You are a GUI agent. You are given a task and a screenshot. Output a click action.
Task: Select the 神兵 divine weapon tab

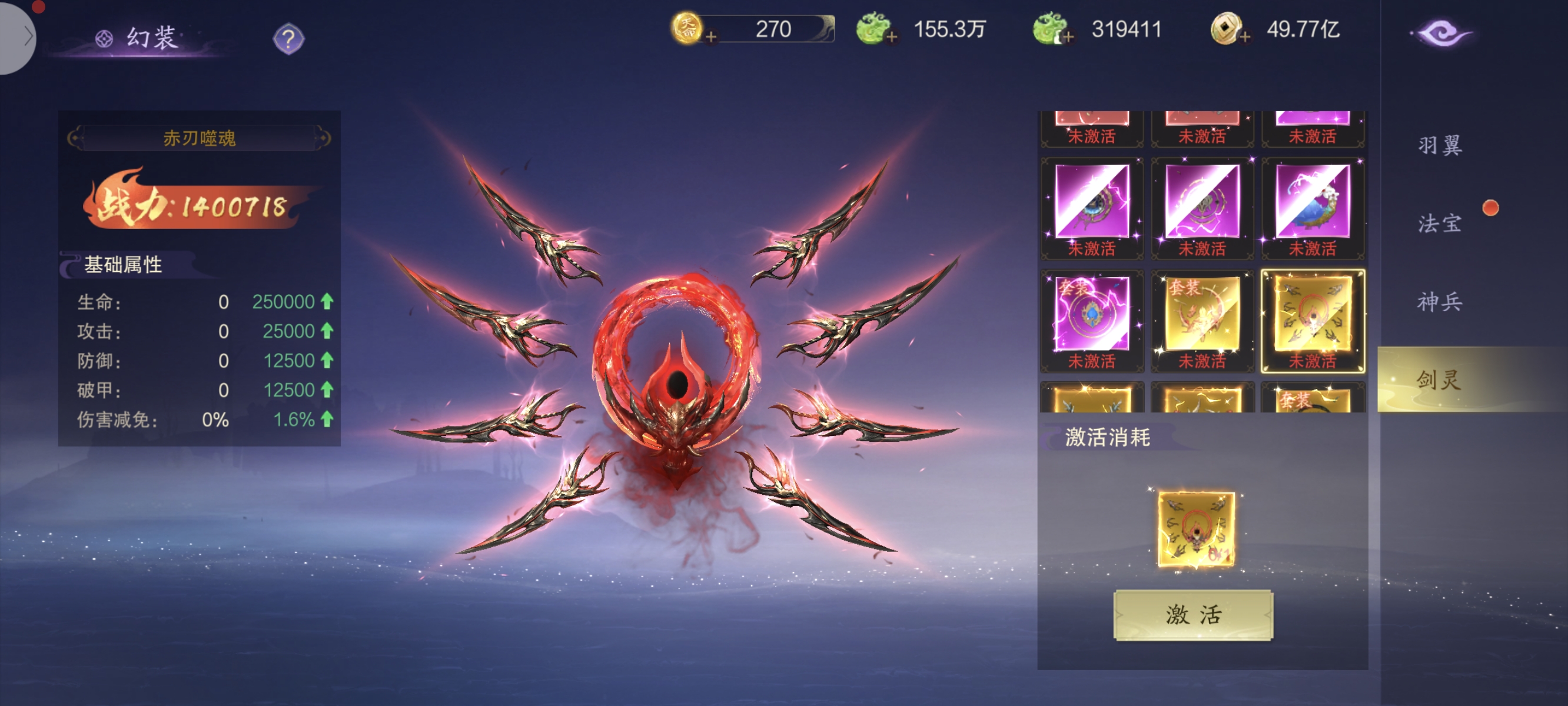click(1440, 302)
